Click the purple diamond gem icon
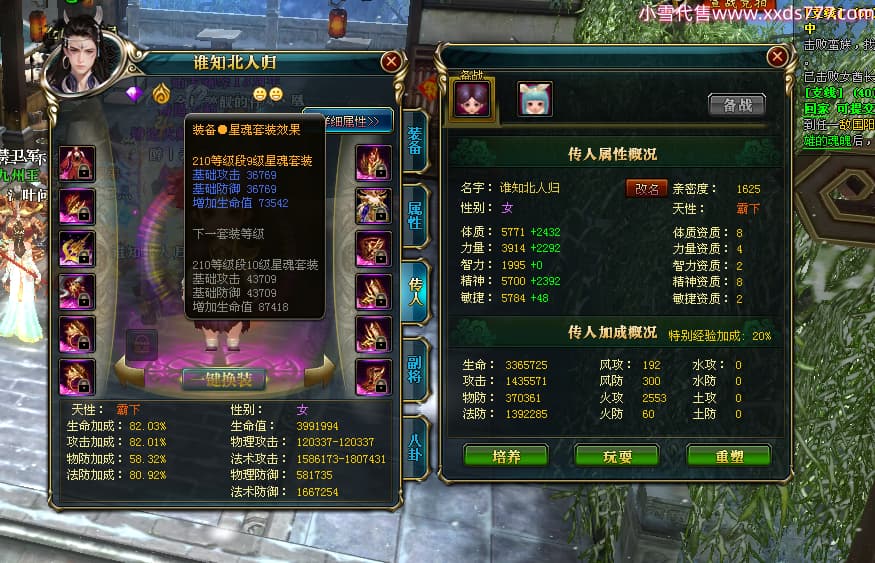The width and height of the screenshot is (875, 563). 136,94
